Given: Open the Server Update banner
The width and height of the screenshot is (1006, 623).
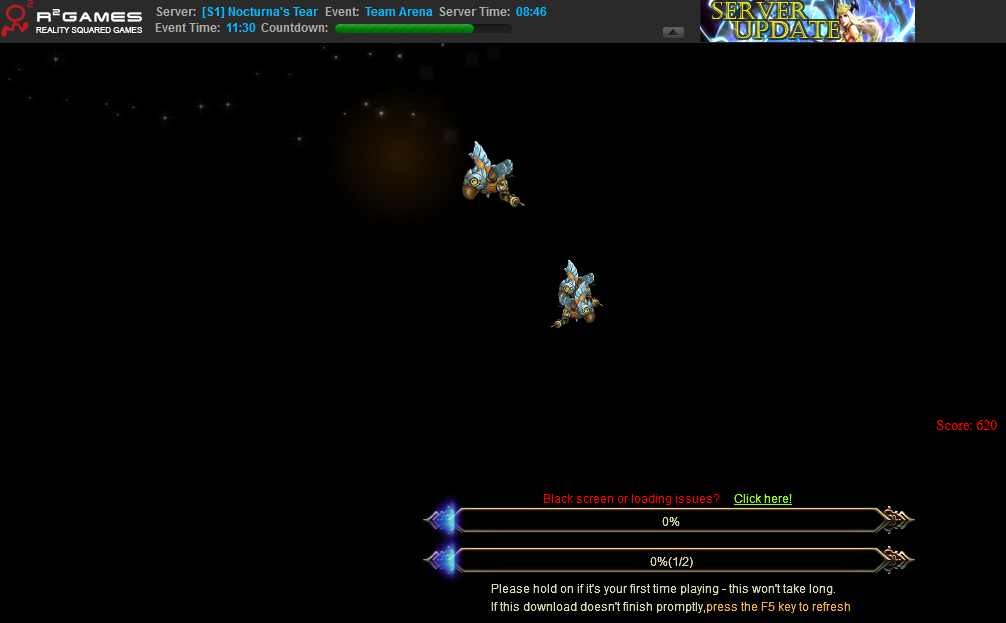Looking at the screenshot, I should [806, 21].
